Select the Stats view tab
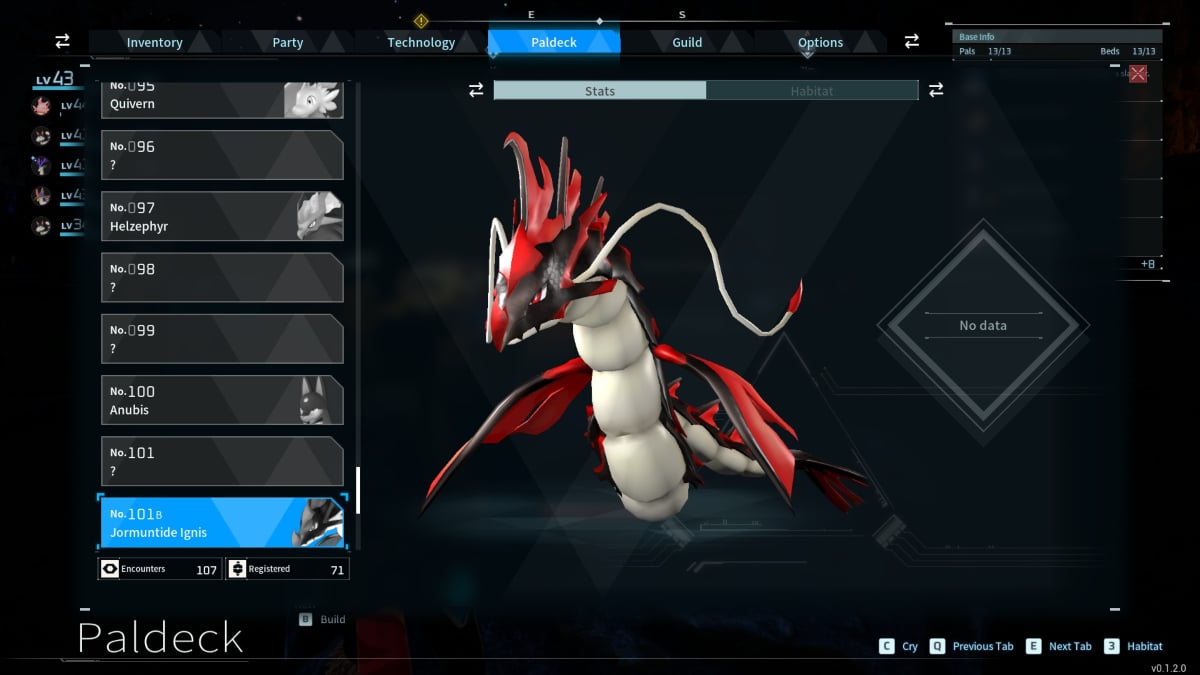Viewport: 1200px width, 675px height. pyautogui.click(x=600, y=91)
